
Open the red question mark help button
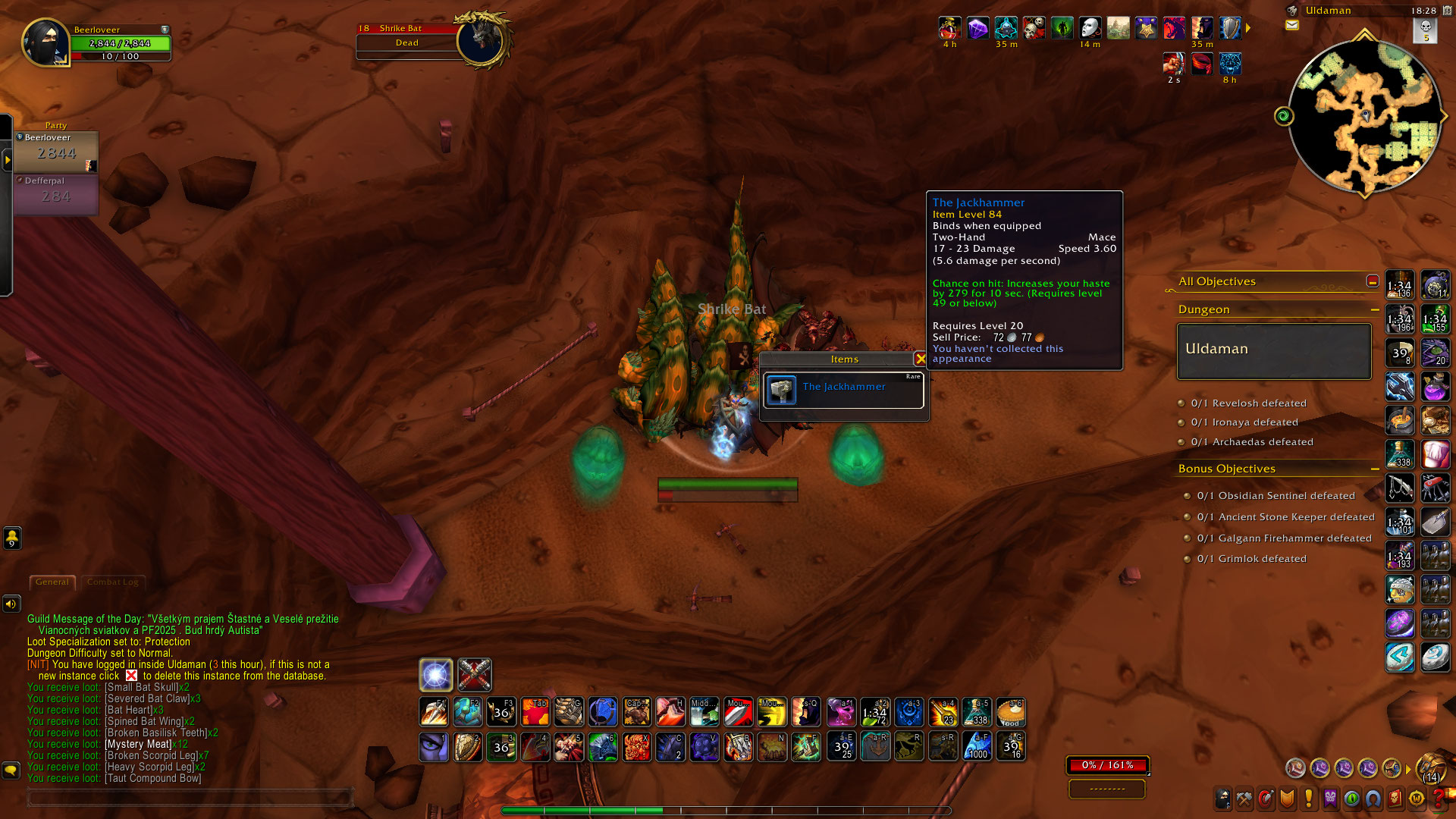[1438, 799]
